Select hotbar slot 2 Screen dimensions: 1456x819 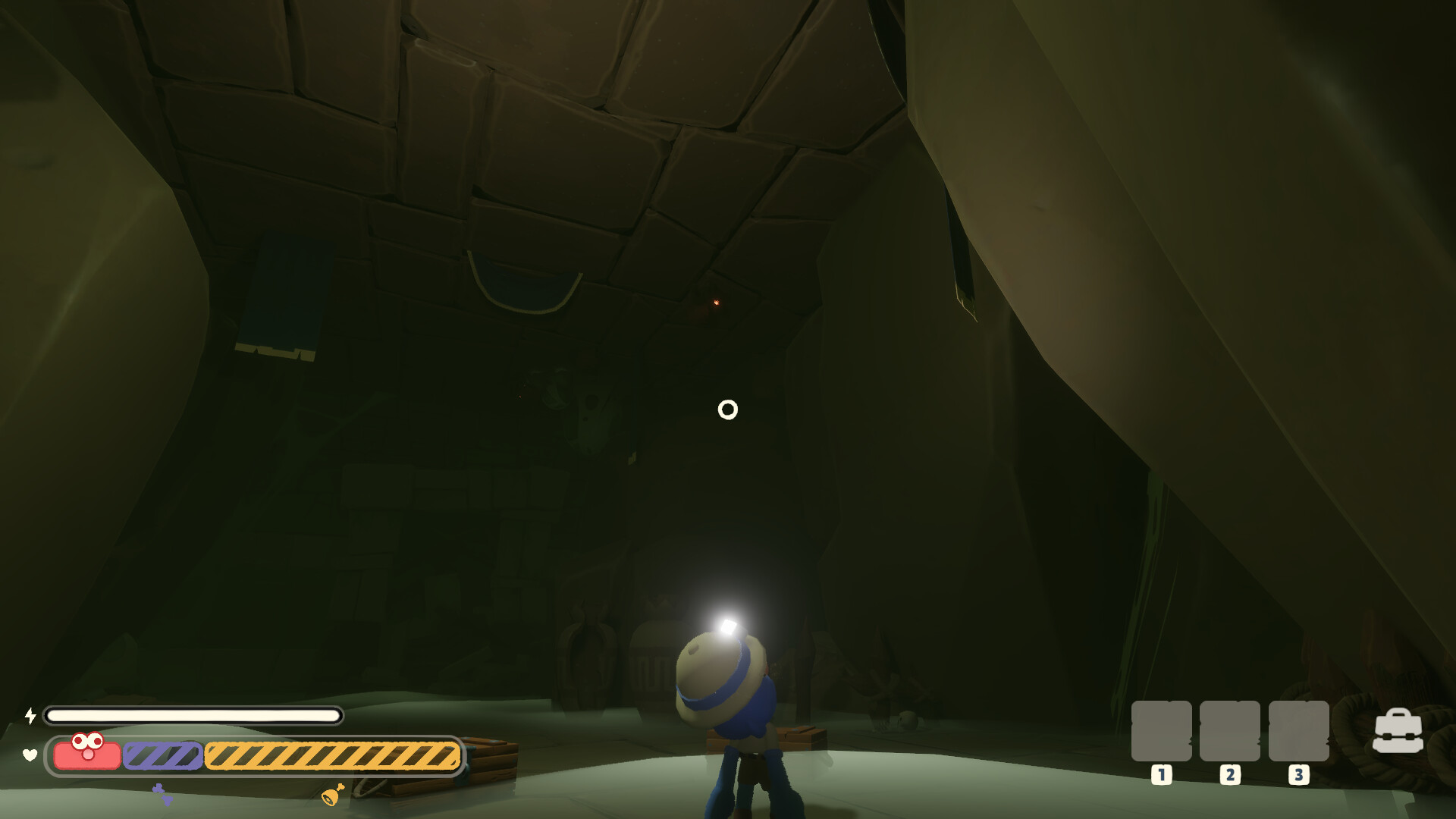[1230, 730]
